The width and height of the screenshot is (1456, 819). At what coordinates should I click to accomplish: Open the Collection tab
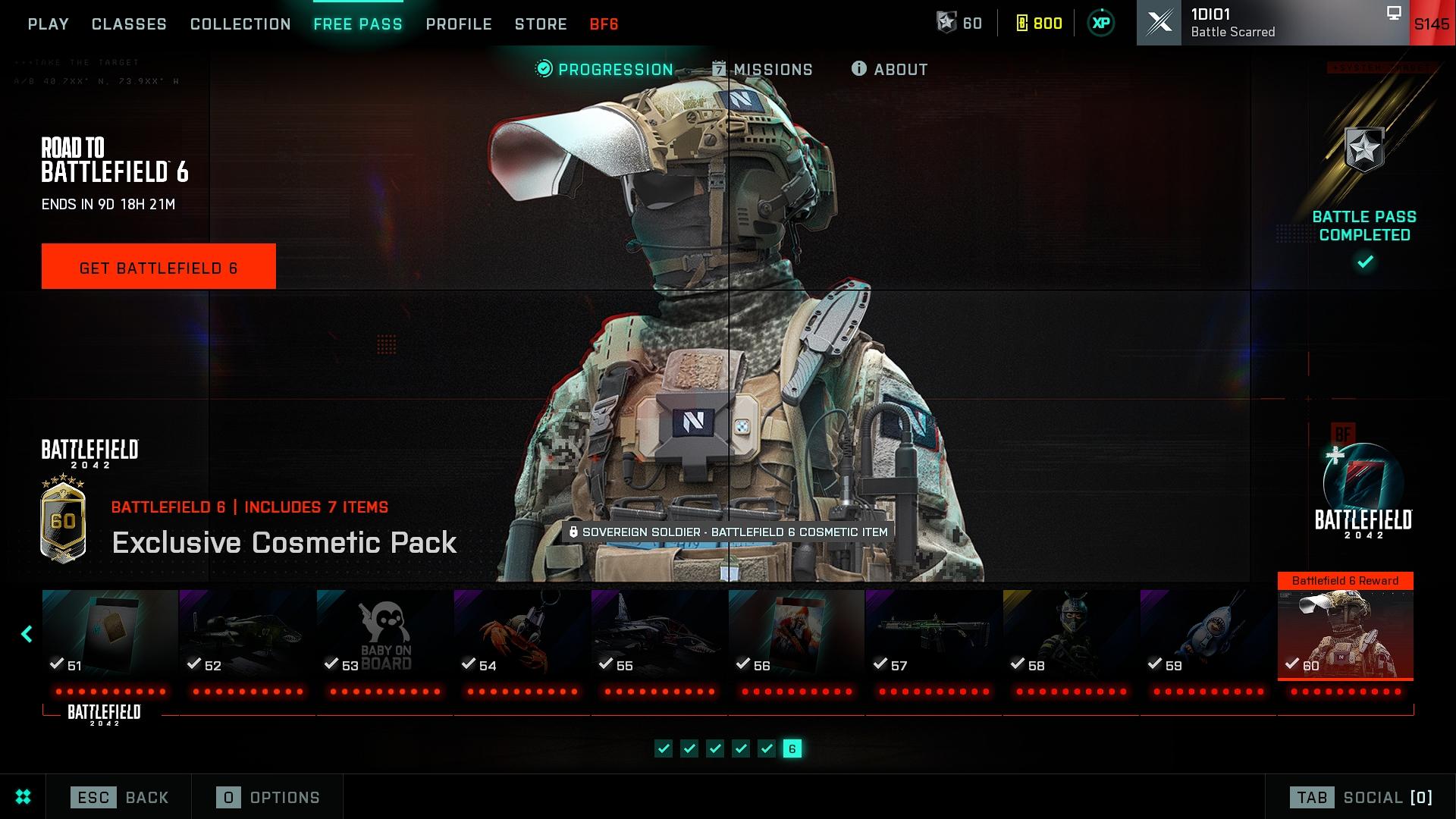[x=240, y=24]
